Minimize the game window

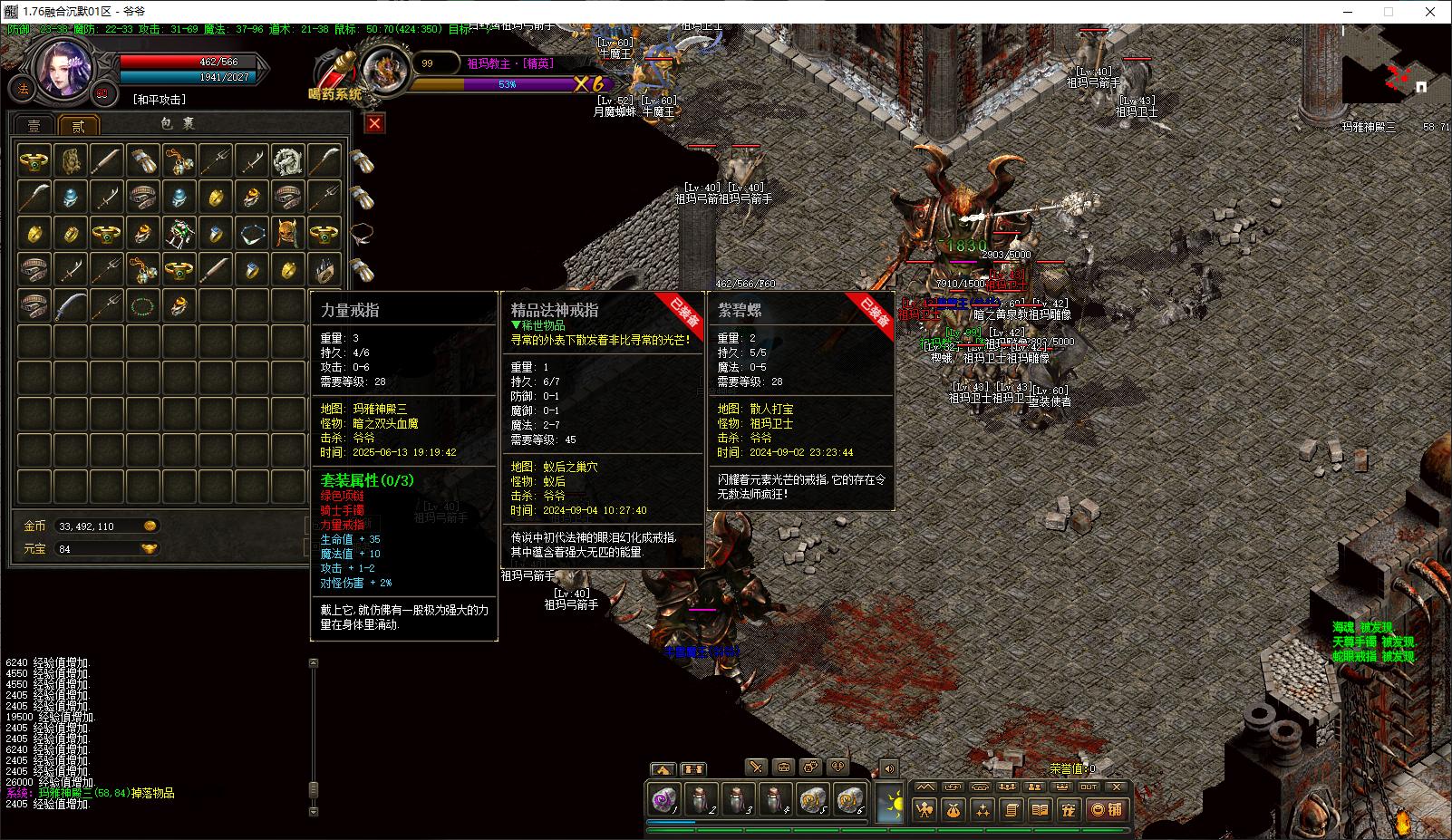tap(1345, 12)
